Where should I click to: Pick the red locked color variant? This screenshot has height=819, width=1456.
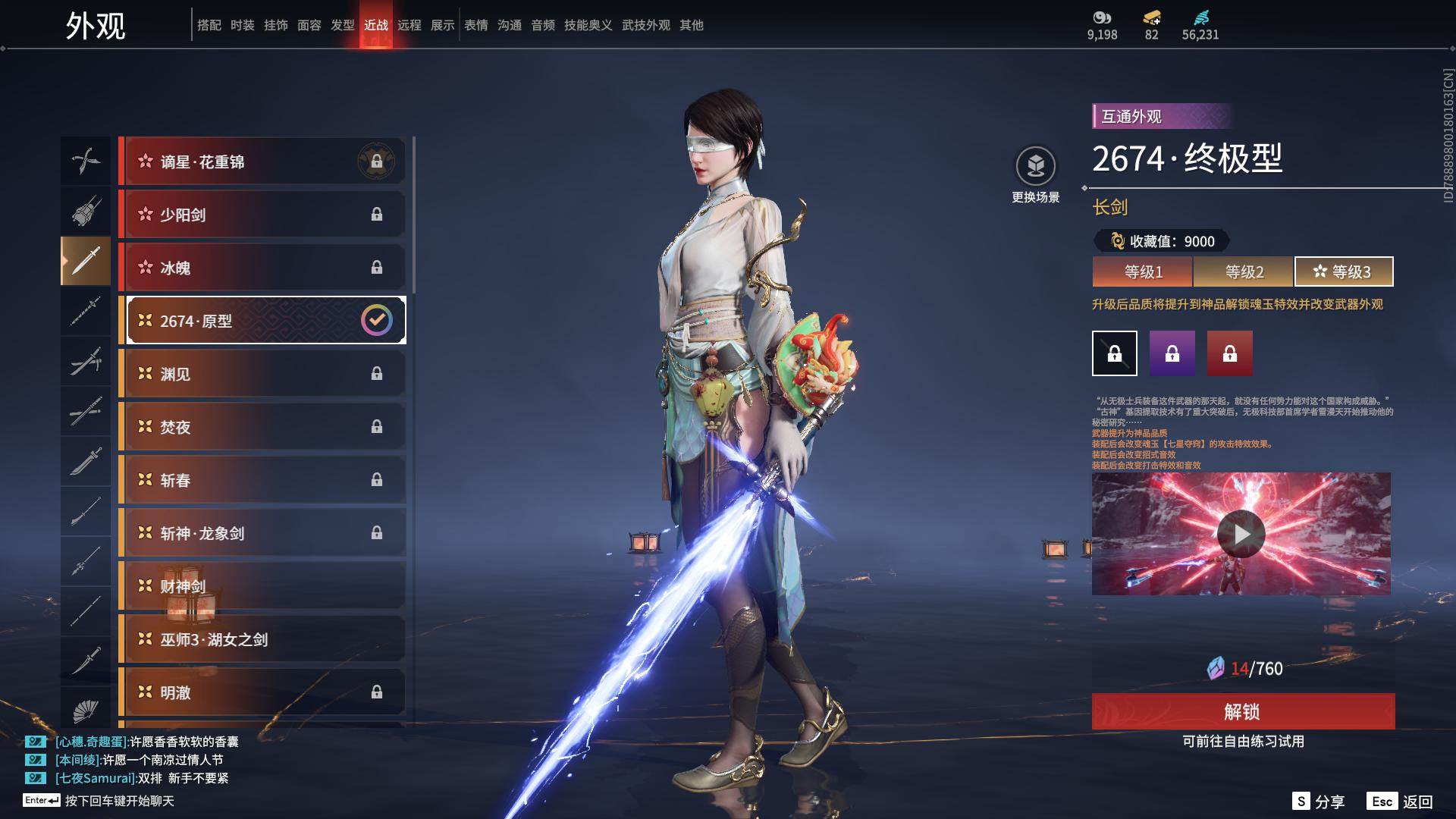(x=1229, y=353)
